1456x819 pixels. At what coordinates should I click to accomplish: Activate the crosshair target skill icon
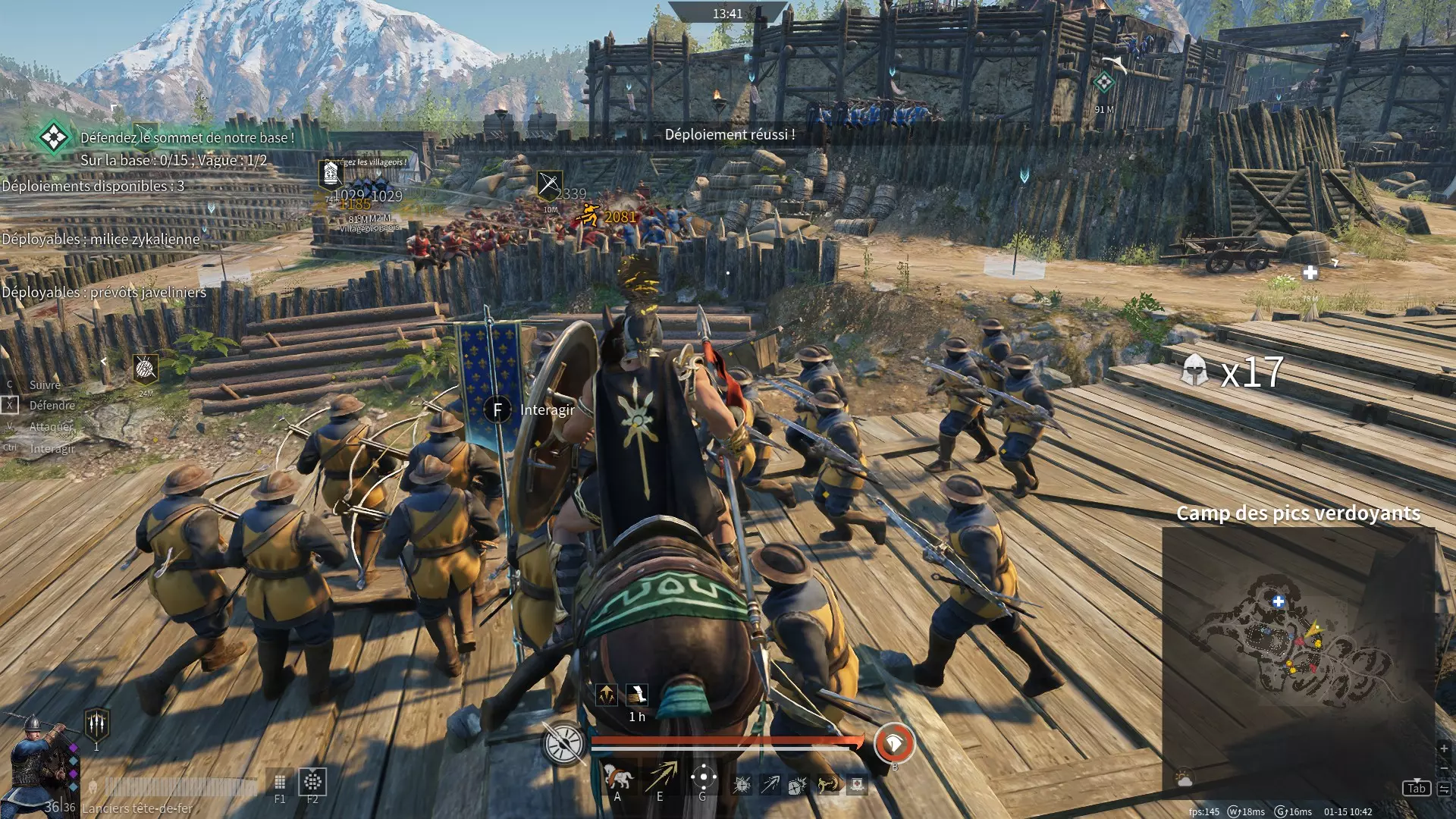[704, 777]
